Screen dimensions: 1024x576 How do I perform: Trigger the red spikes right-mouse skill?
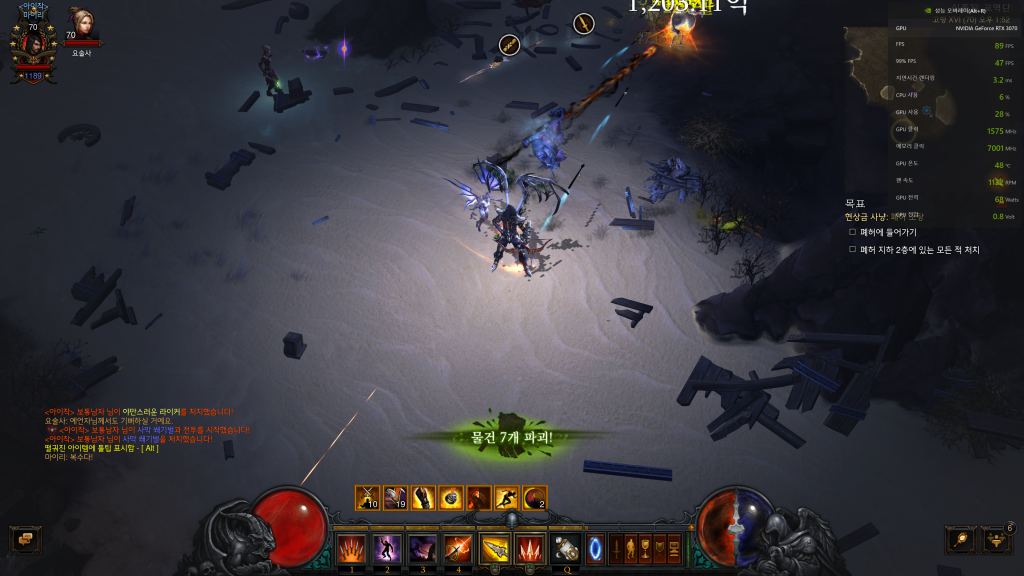pos(529,548)
